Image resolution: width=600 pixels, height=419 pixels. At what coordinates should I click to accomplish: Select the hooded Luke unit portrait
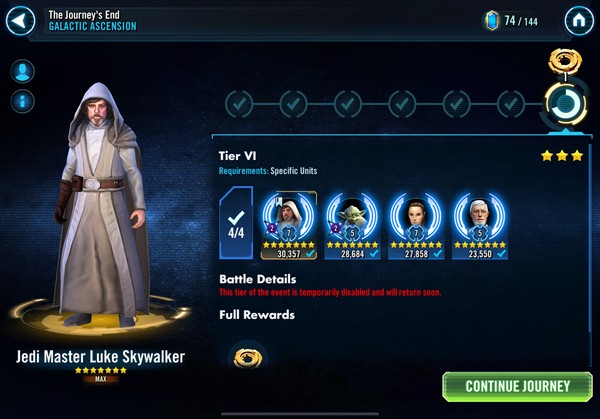pos(289,216)
